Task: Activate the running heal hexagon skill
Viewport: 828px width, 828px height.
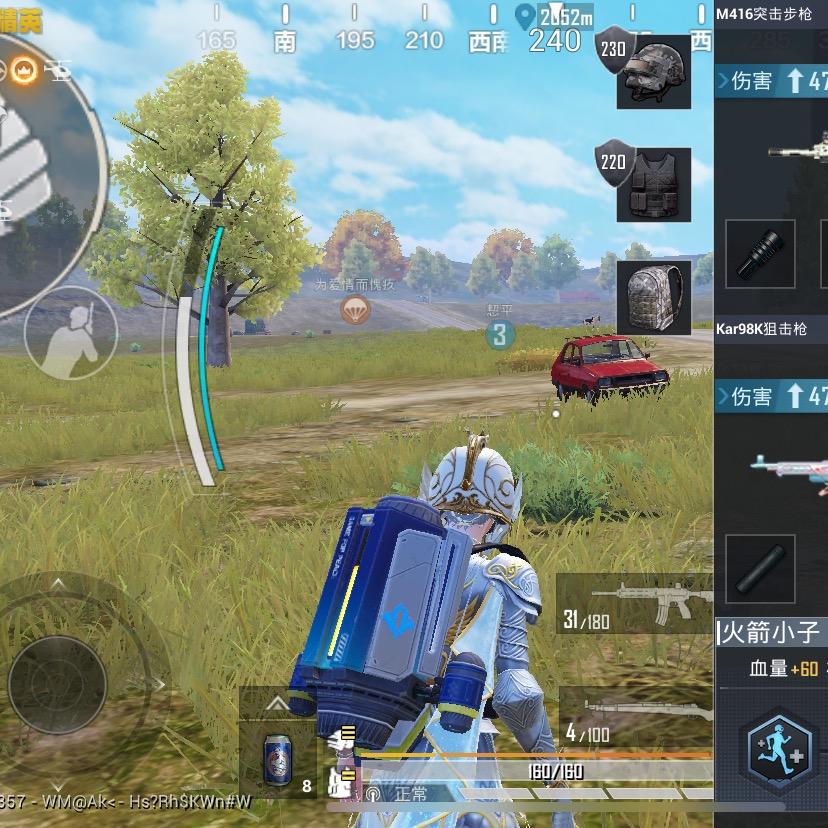Action: point(780,752)
